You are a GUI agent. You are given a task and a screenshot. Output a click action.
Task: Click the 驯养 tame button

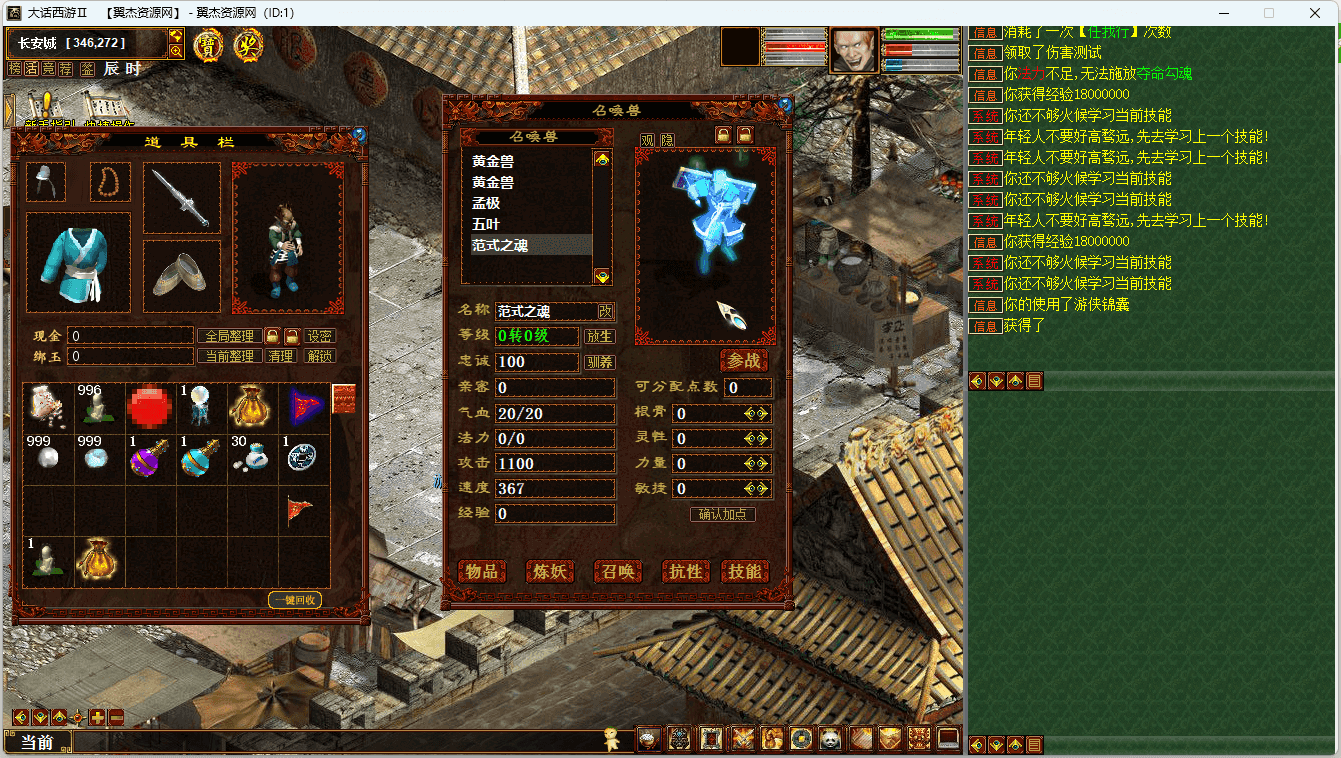599,362
